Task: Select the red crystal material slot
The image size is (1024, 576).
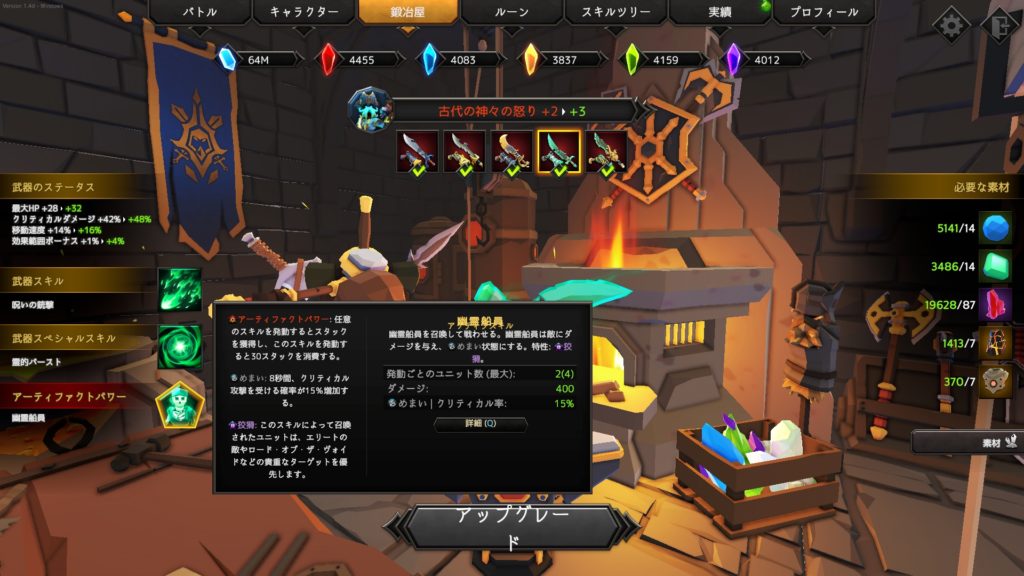Action: point(995,304)
